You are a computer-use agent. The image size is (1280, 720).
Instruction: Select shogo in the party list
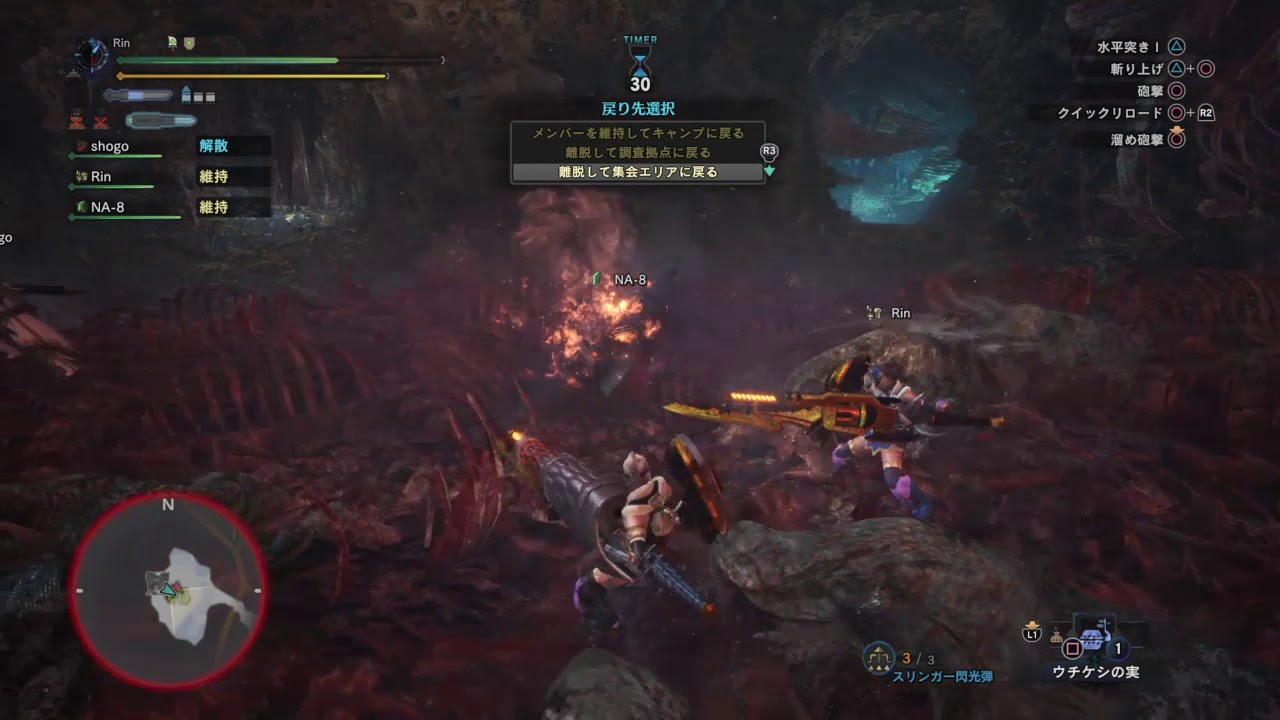click(x=110, y=146)
